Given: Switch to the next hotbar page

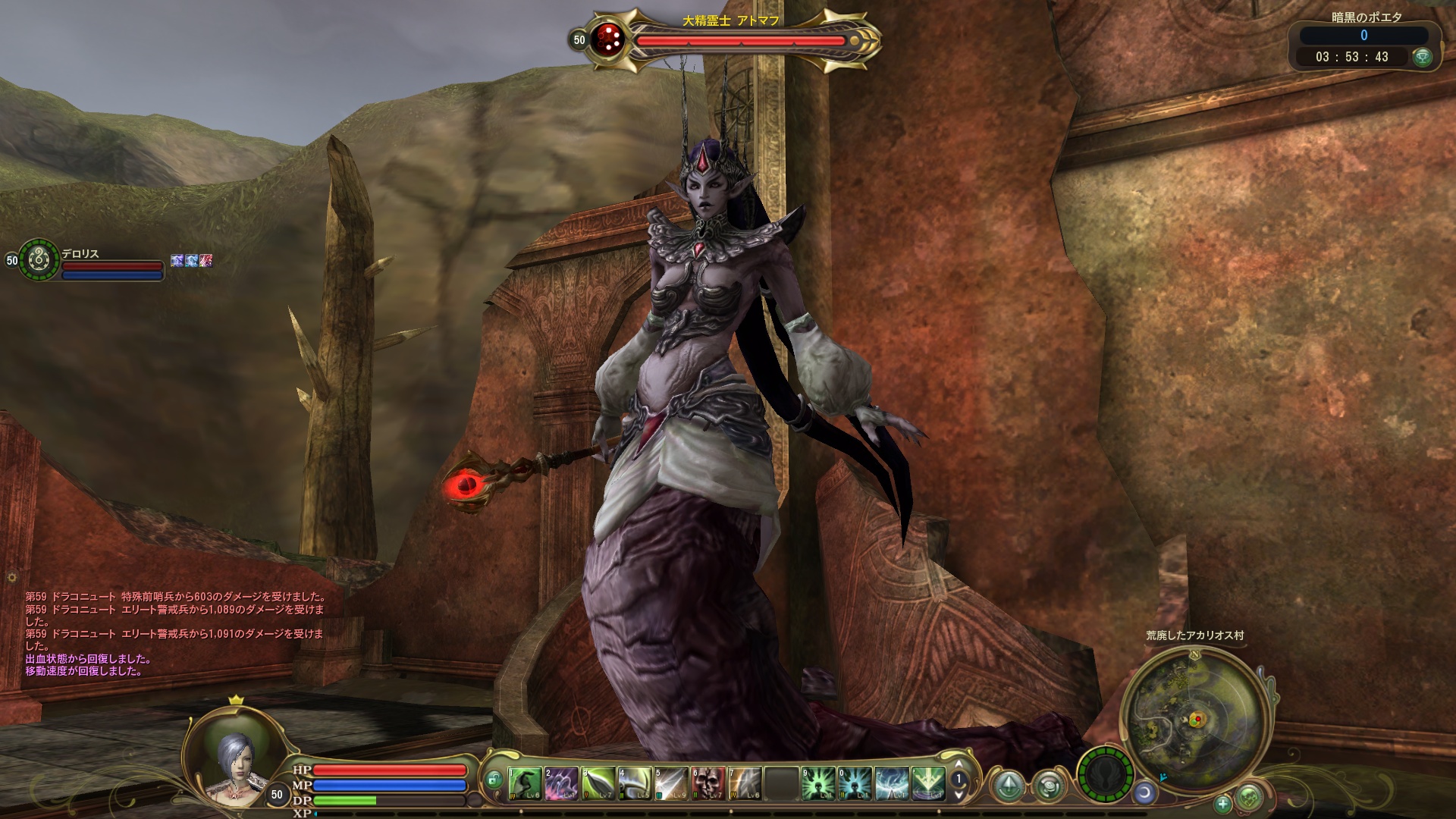Looking at the screenshot, I should tap(959, 793).
